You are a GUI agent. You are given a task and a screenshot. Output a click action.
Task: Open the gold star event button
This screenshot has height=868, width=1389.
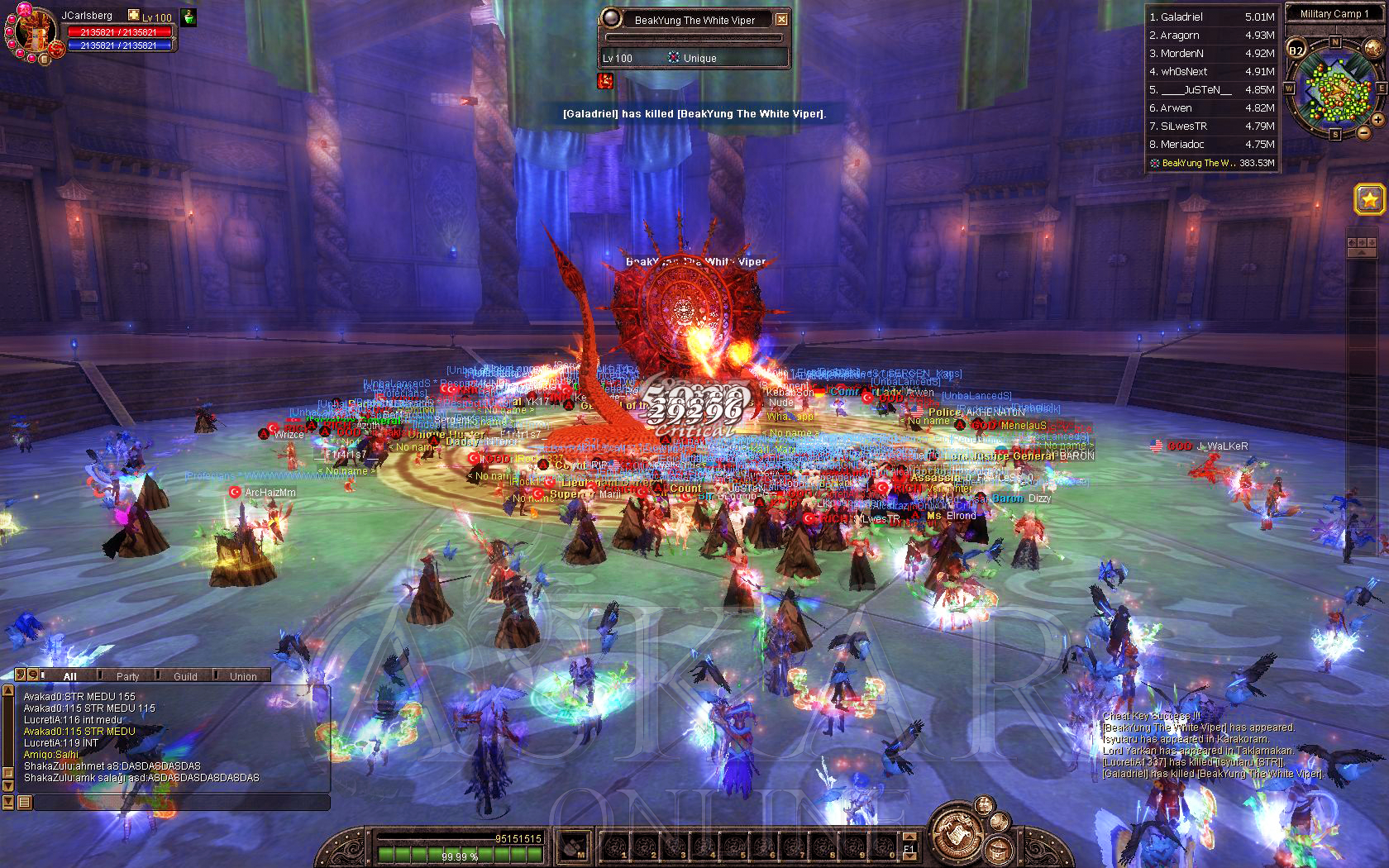coord(1369,199)
